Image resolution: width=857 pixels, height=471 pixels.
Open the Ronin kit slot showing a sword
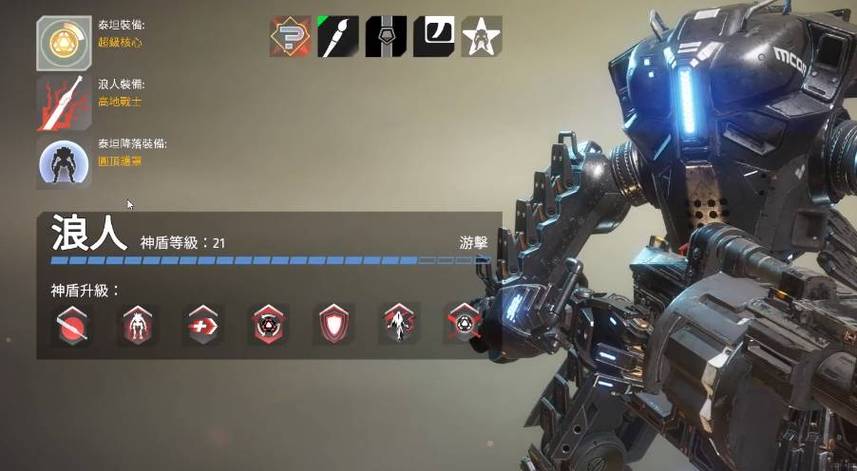tap(64, 104)
